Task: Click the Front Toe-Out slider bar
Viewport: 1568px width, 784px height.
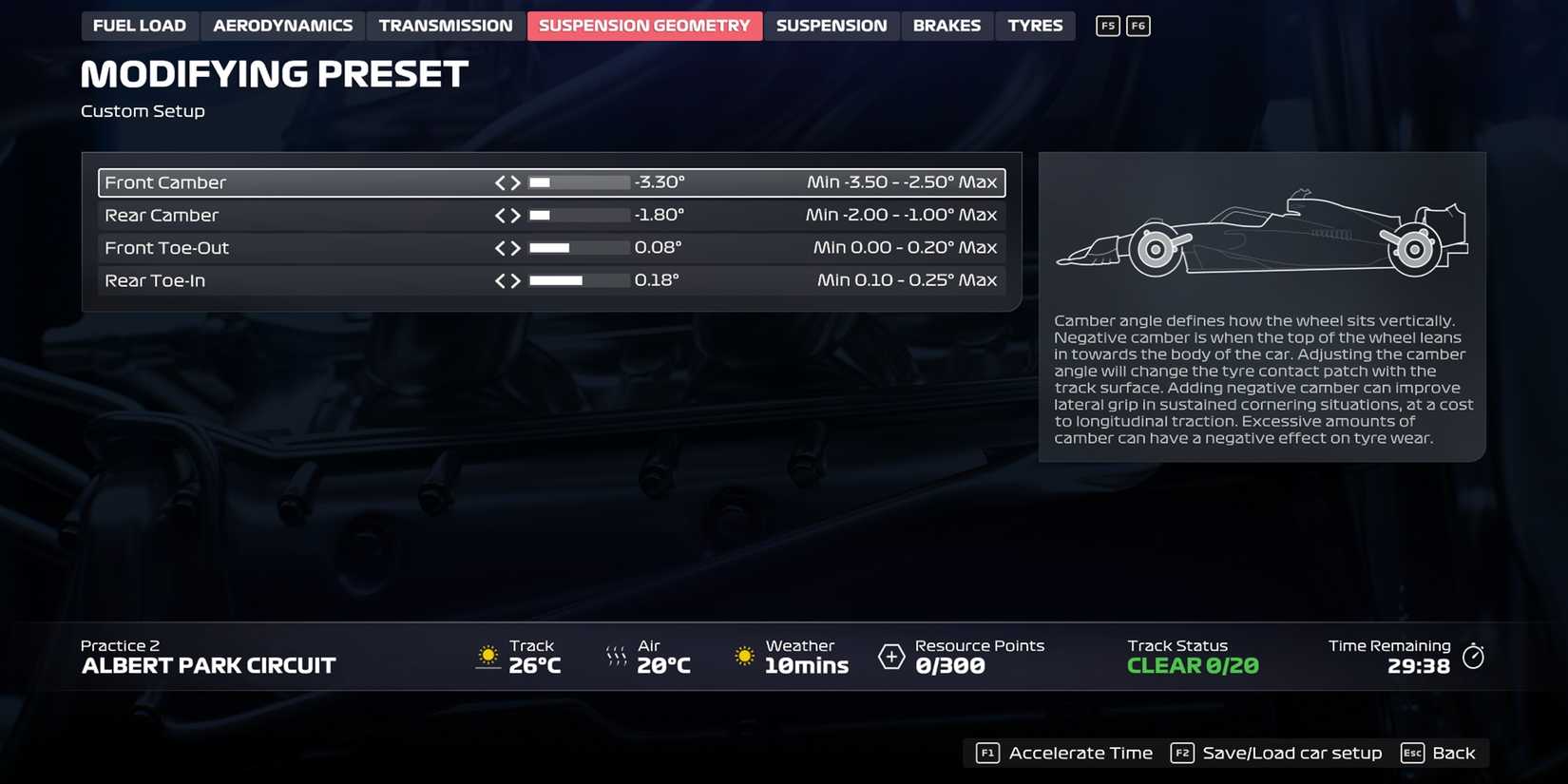Action: 580,247
